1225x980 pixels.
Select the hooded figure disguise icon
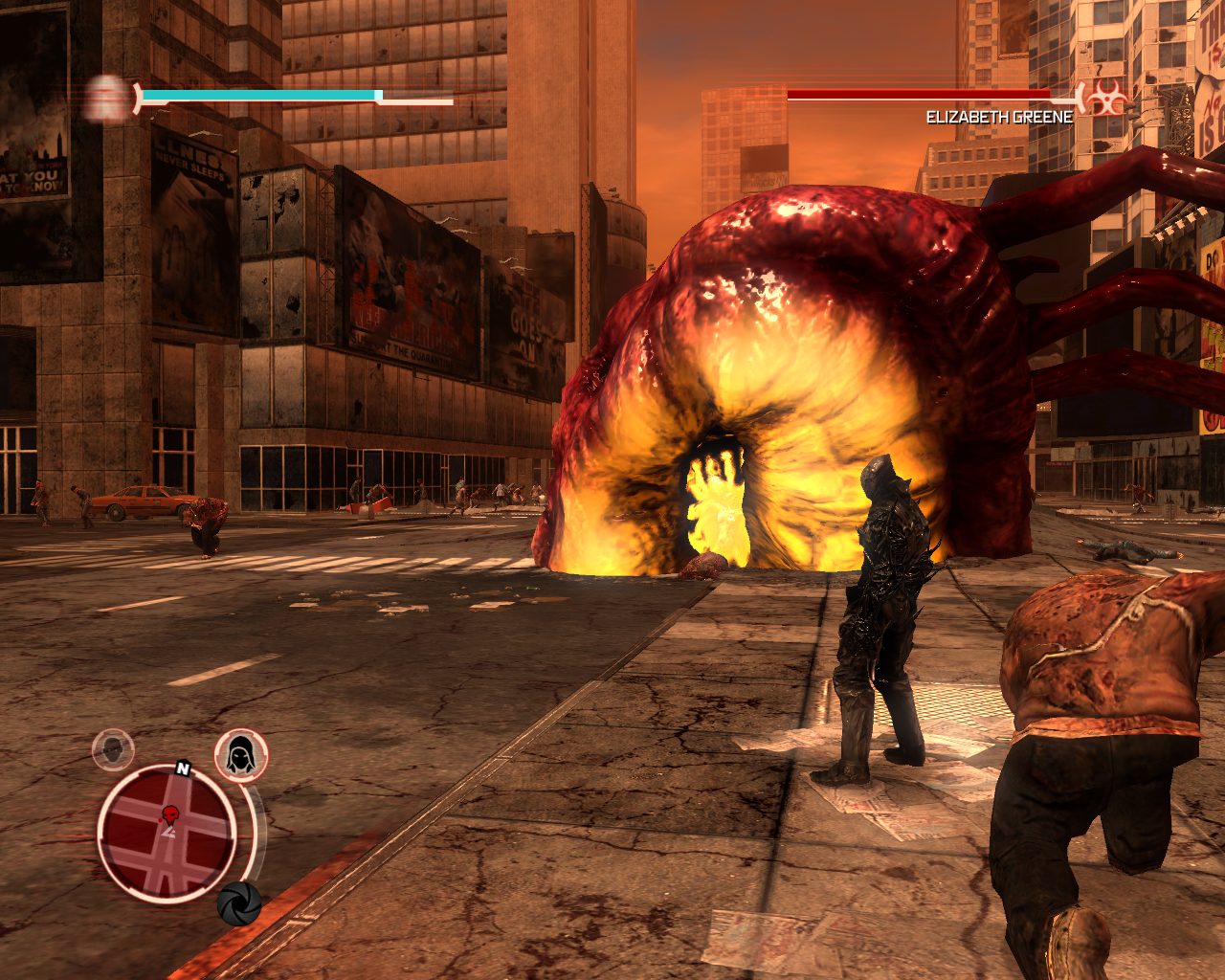point(240,754)
